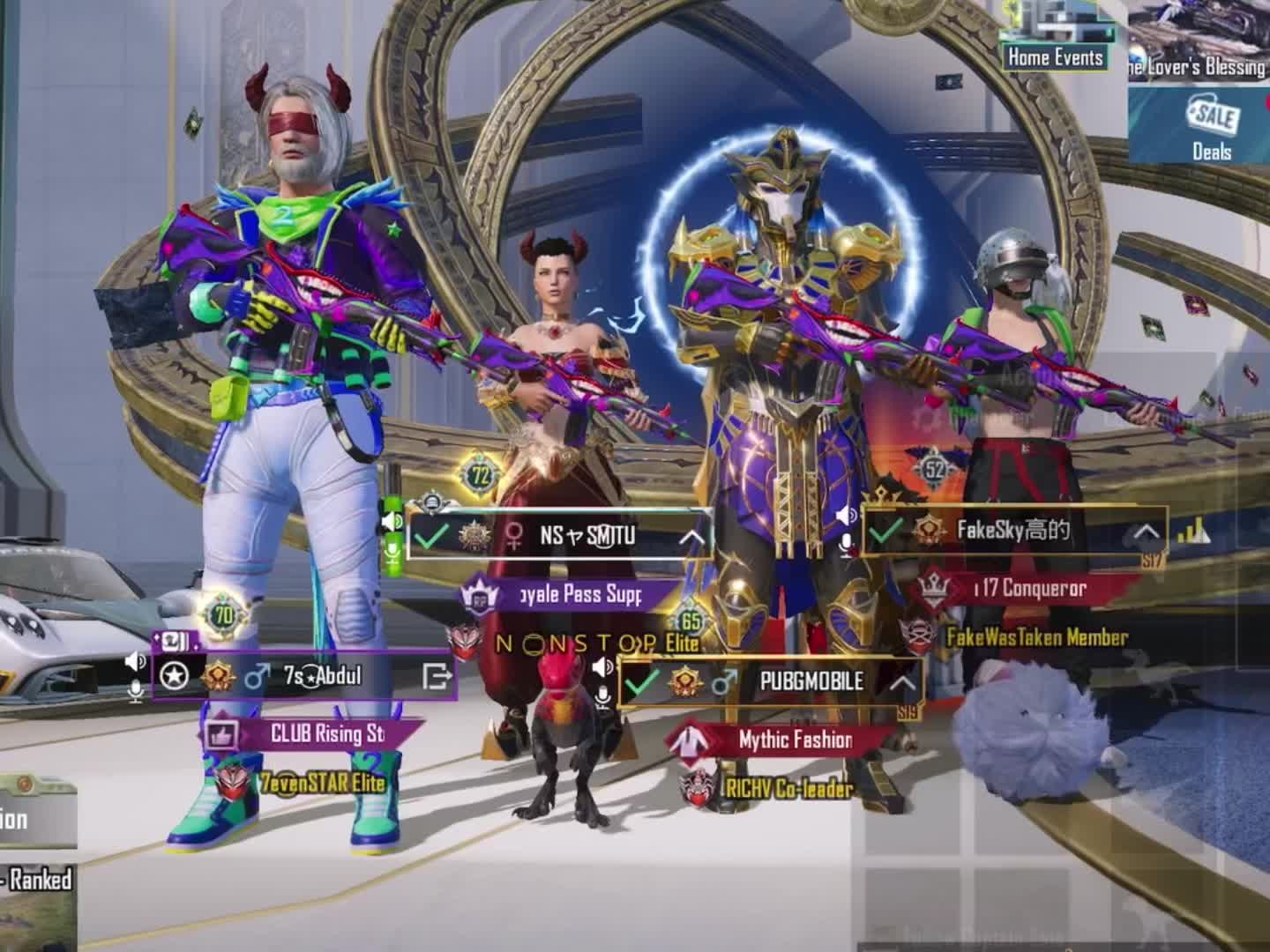The width and height of the screenshot is (1270, 952).
Task: Expand the PUBGMOBILE player card
Action: tap(900, 682)
